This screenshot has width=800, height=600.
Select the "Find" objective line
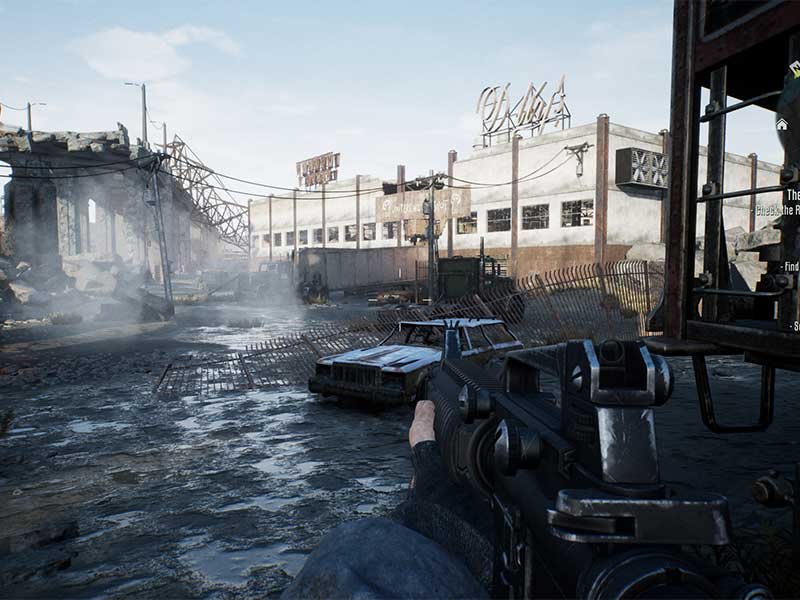tap(791, 267)
